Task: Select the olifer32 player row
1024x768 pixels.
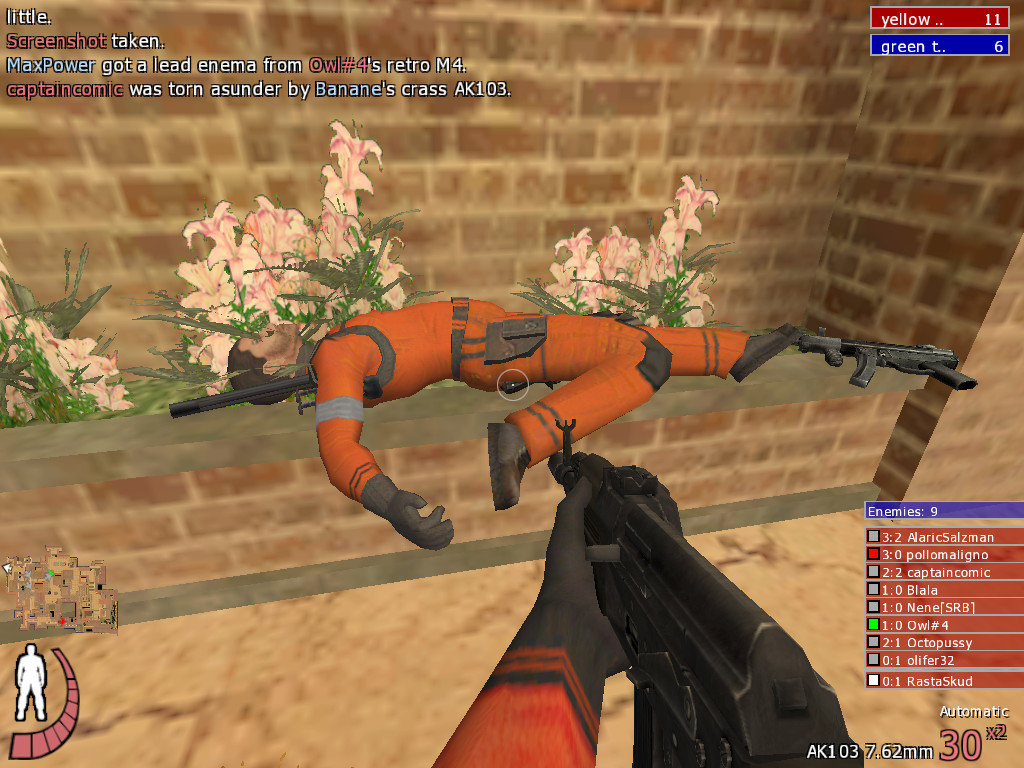Action: (943, 660)
